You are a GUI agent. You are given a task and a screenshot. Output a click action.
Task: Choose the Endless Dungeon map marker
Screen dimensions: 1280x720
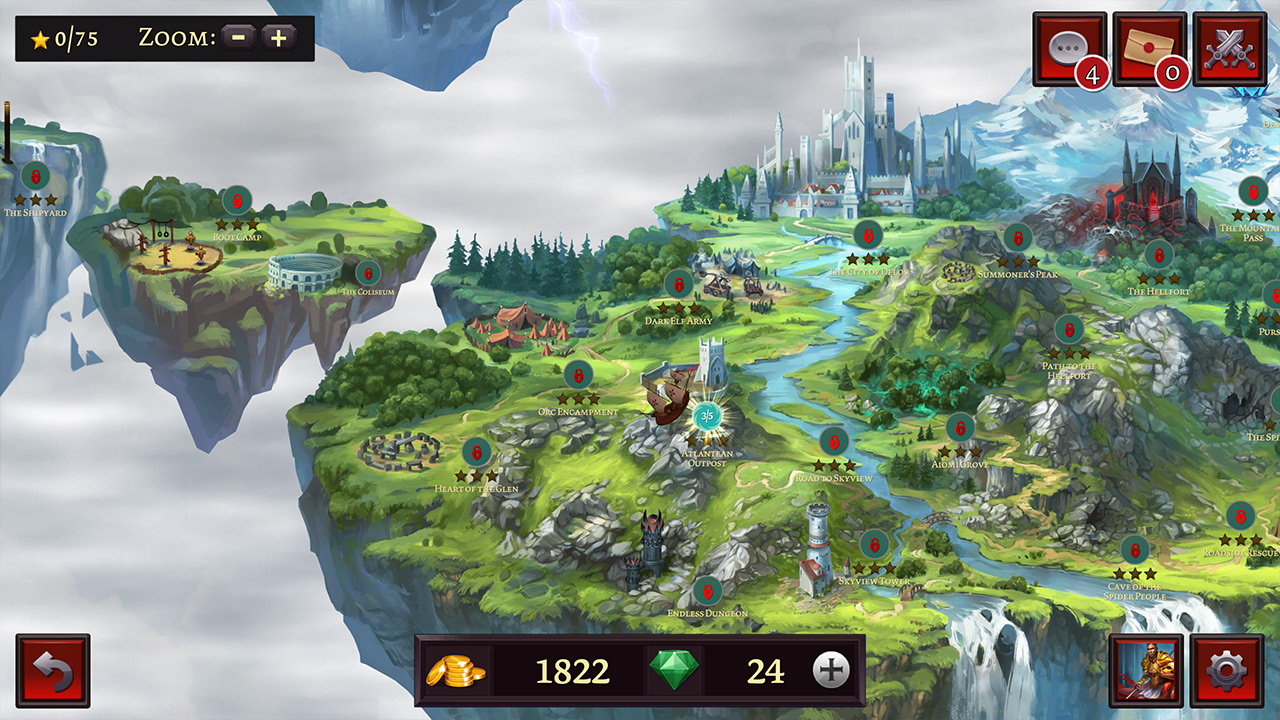pos(707,591)
